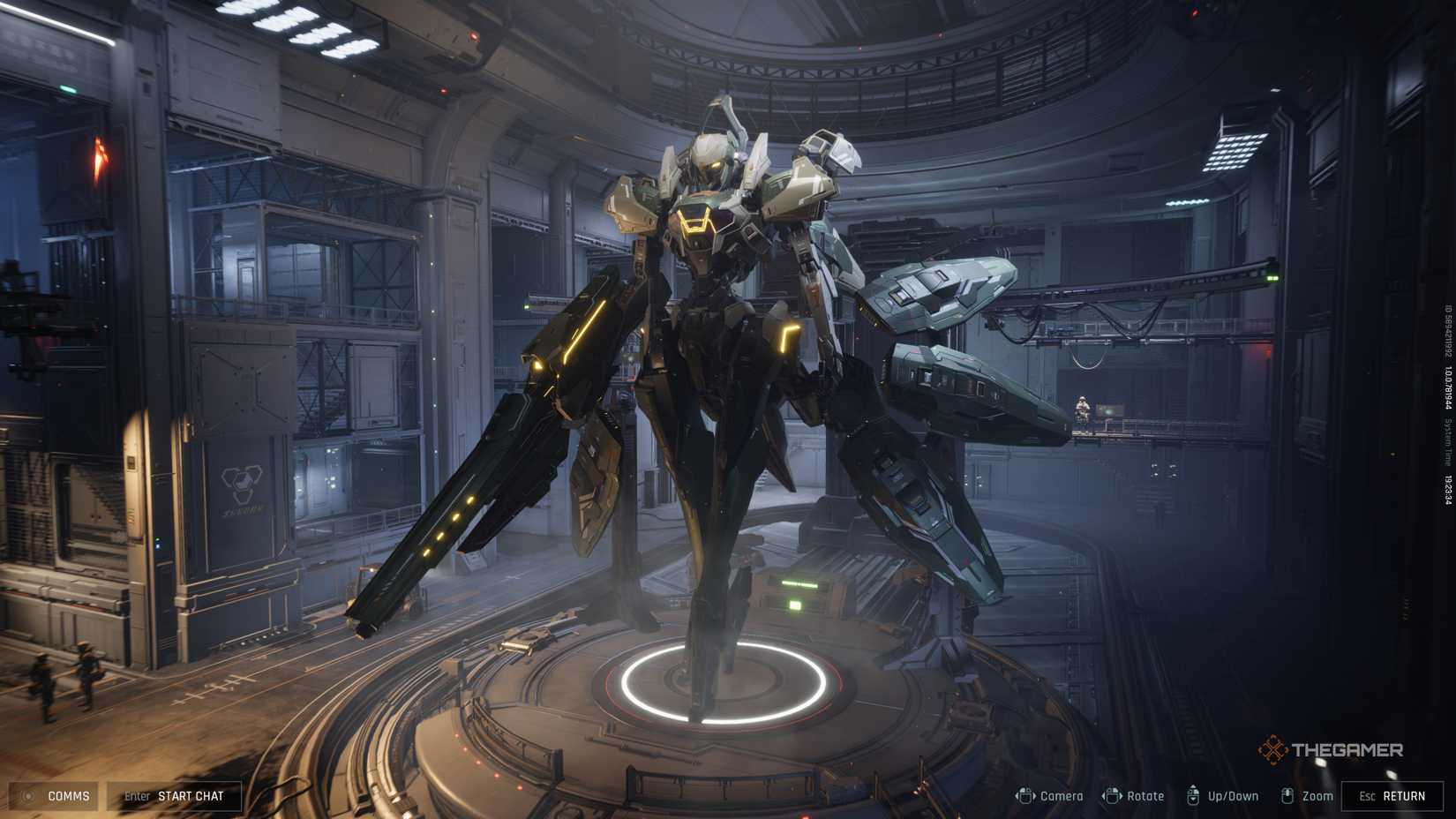Select the START CHAT entry

pyautogui.click(x=191, y=795)
